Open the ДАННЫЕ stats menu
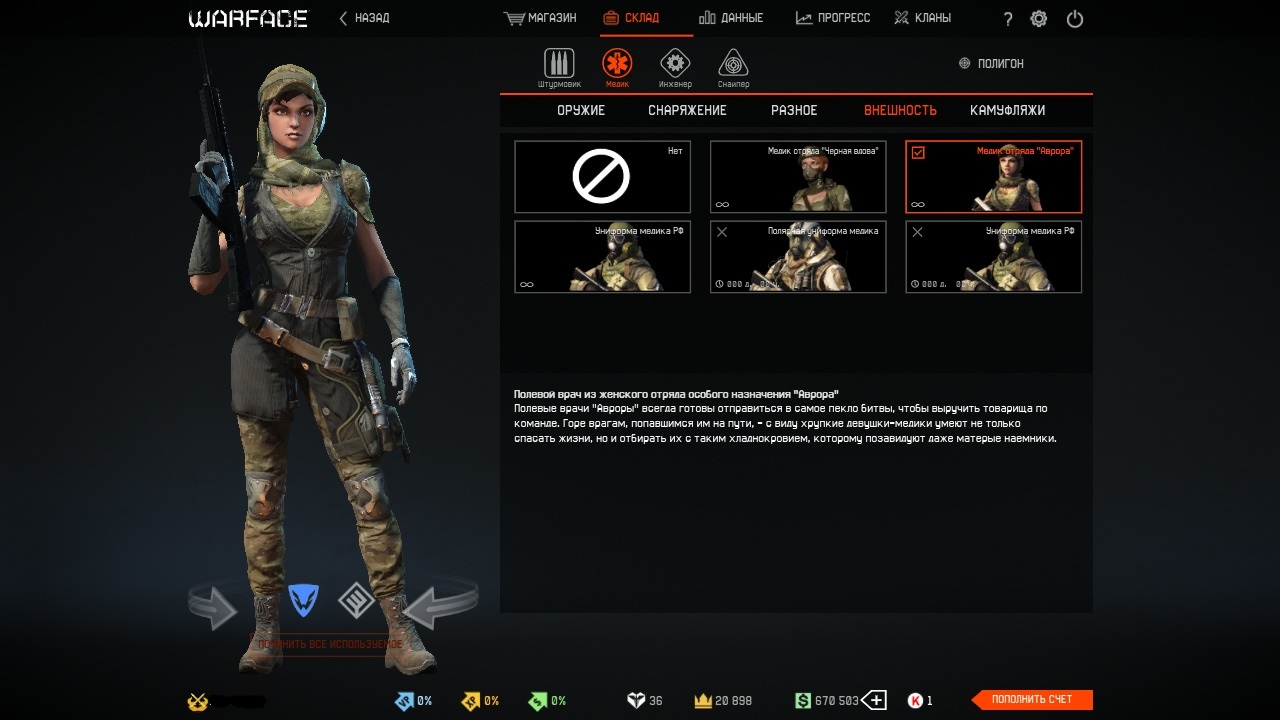This screenshot has width=1280, height=720. point(731,18)
